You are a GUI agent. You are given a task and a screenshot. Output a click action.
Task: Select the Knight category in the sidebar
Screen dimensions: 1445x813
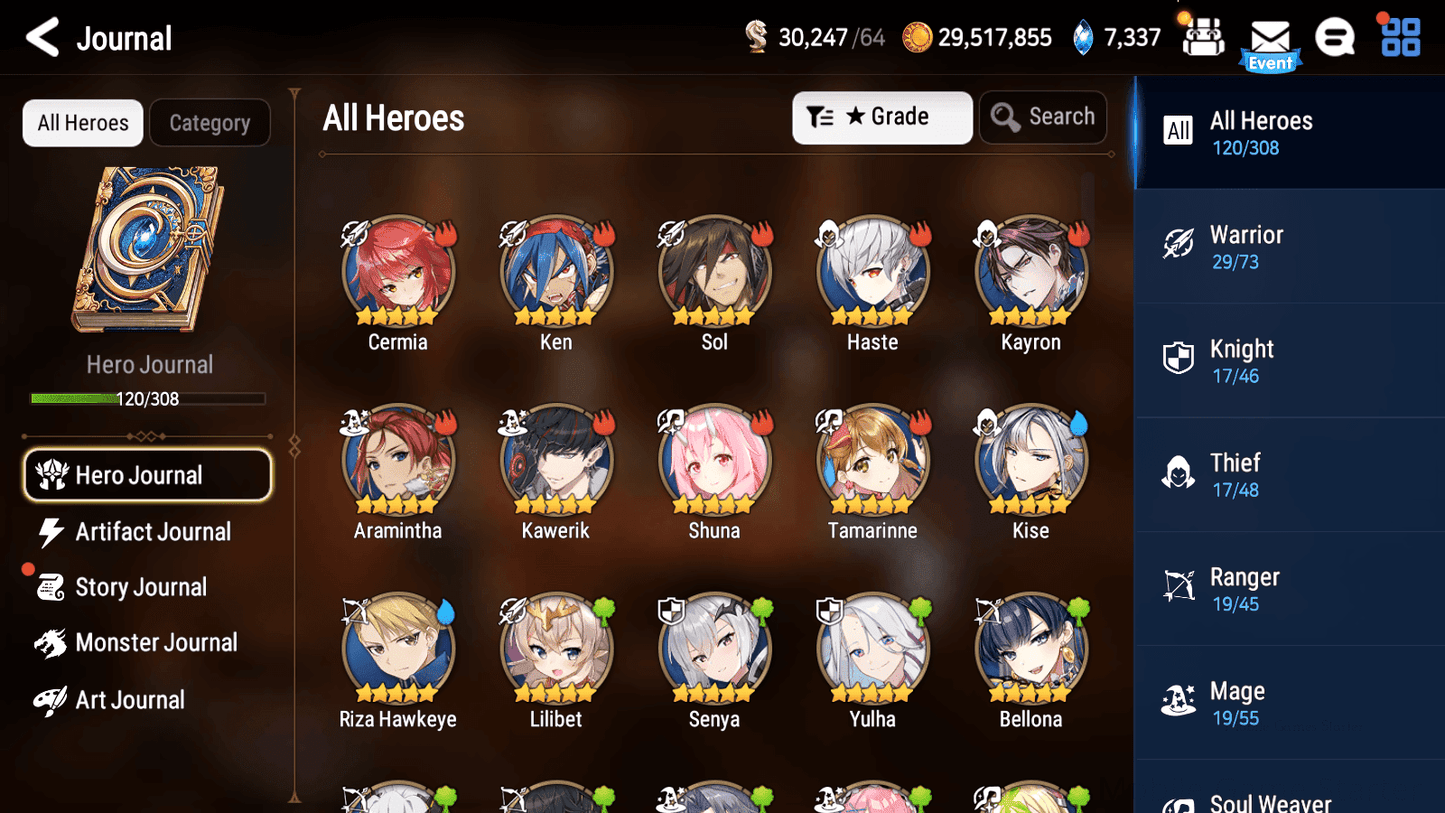[1289, 360]
